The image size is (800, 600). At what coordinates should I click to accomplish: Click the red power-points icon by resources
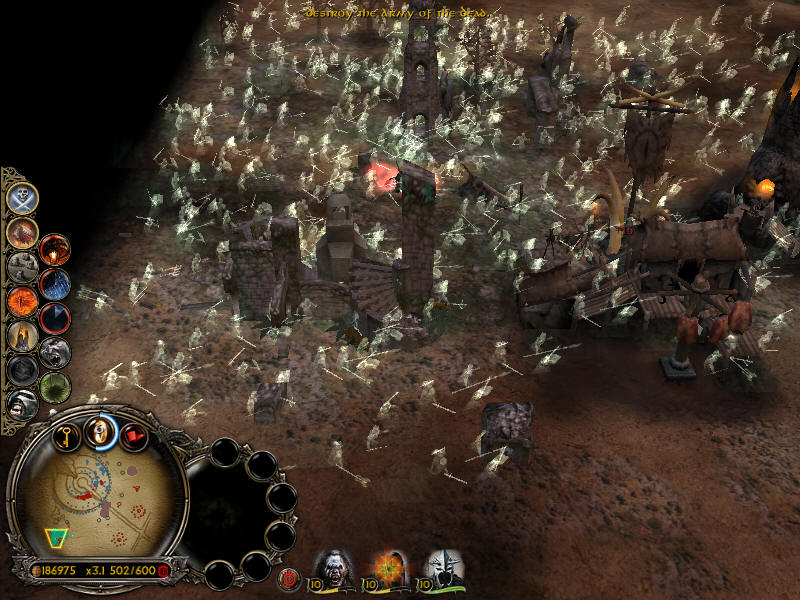pos(163,570)
